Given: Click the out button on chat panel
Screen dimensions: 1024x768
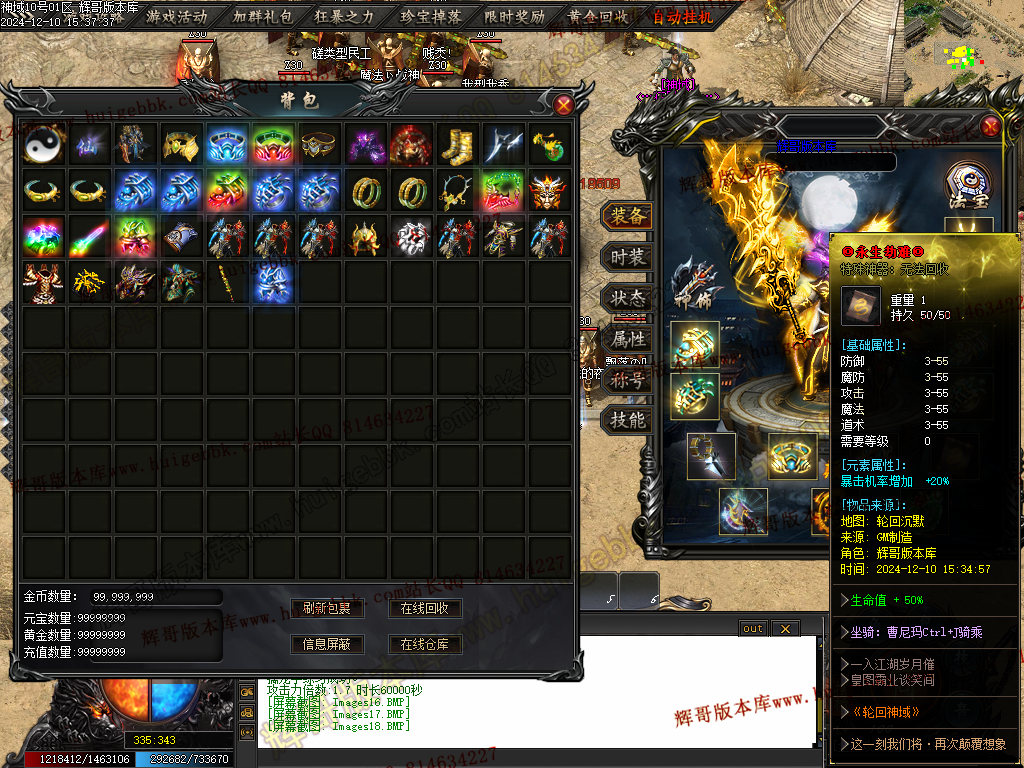Looking at the screenshot, I should coord(753,628).
